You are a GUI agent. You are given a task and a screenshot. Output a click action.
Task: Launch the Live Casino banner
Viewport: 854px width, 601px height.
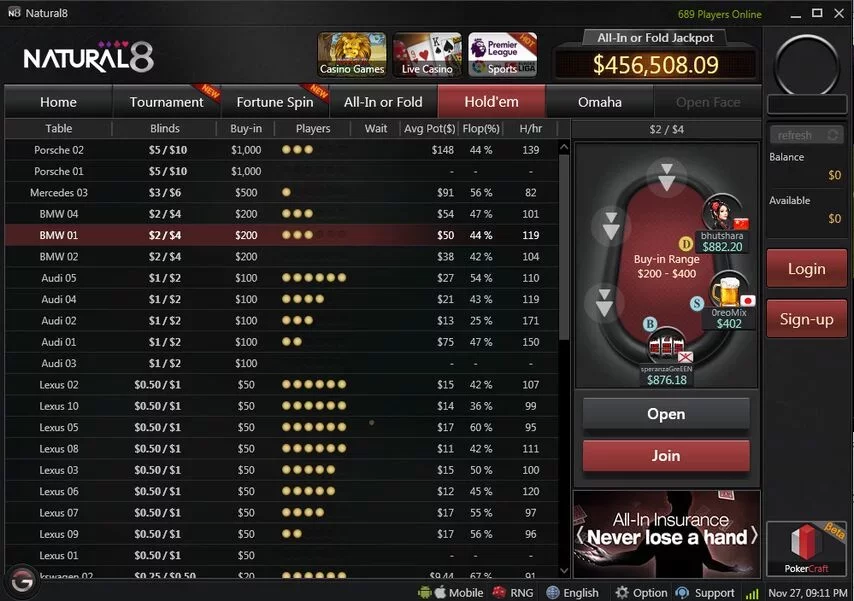(x=427, y=54)
